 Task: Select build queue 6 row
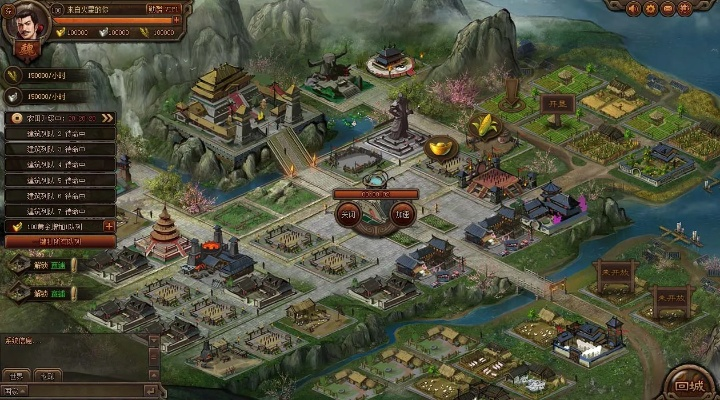tap(62, 196)
